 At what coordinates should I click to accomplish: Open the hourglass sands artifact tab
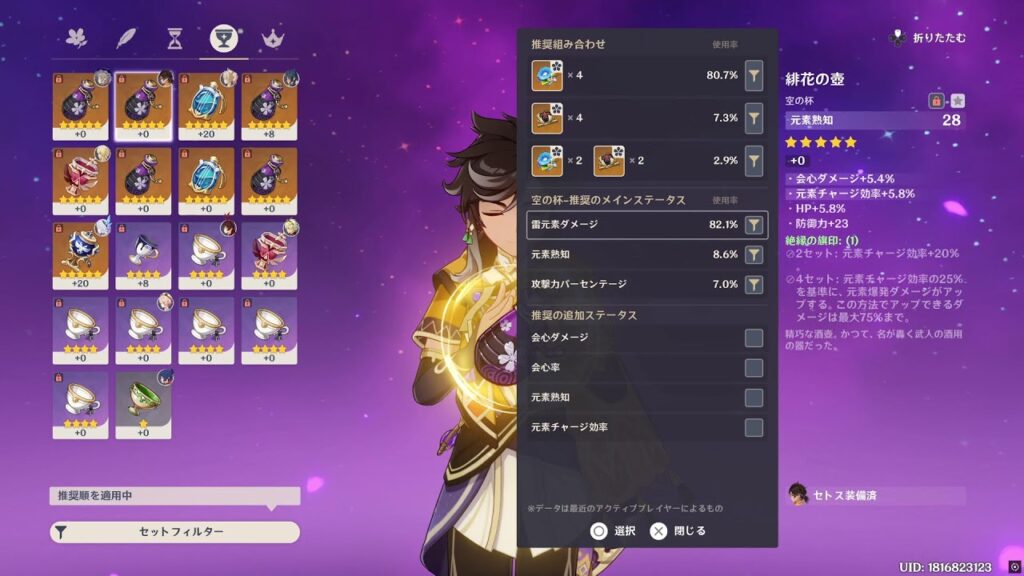175,38
